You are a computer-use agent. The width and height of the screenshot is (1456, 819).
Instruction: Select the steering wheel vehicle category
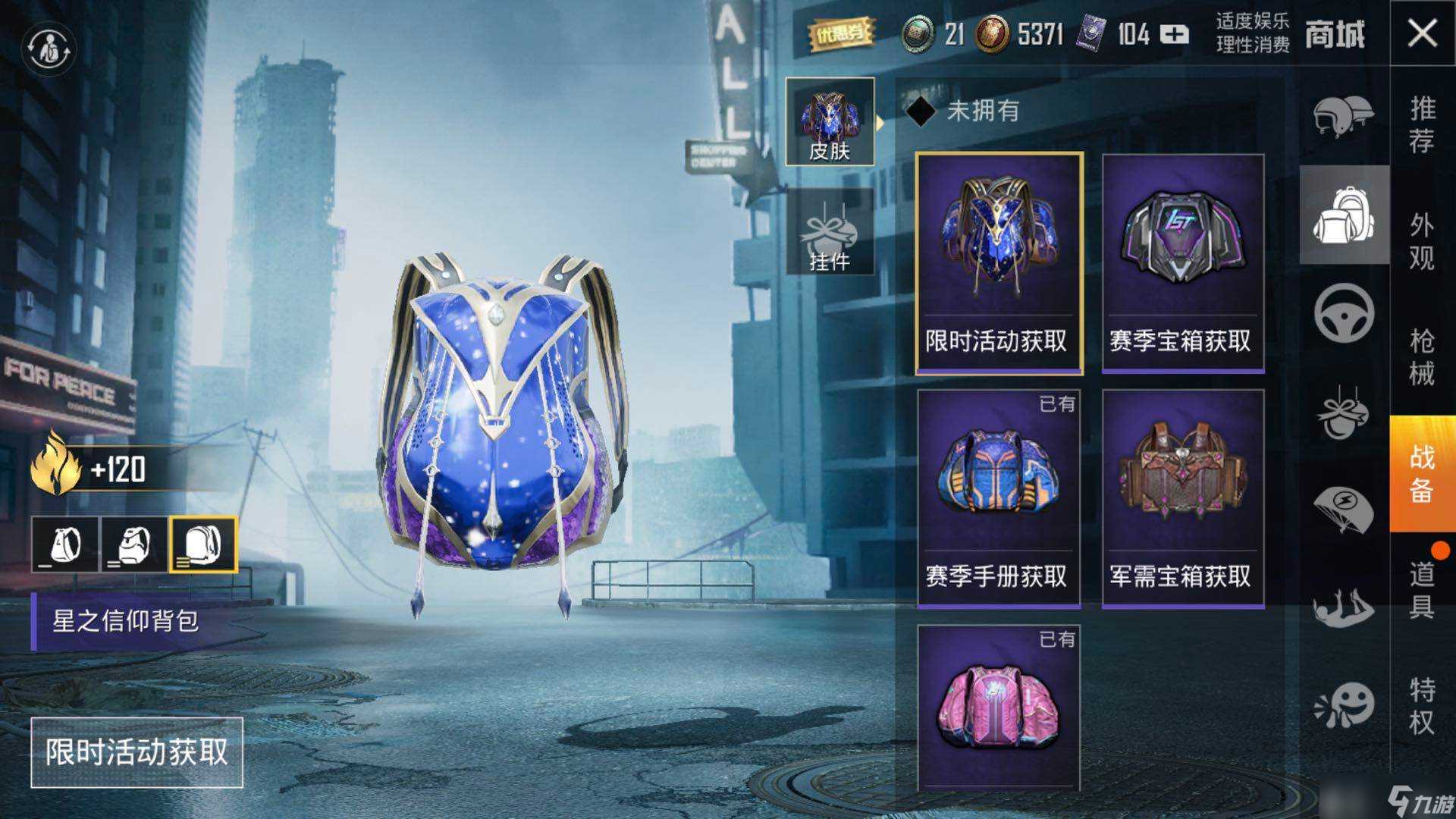pos(1343,312)
